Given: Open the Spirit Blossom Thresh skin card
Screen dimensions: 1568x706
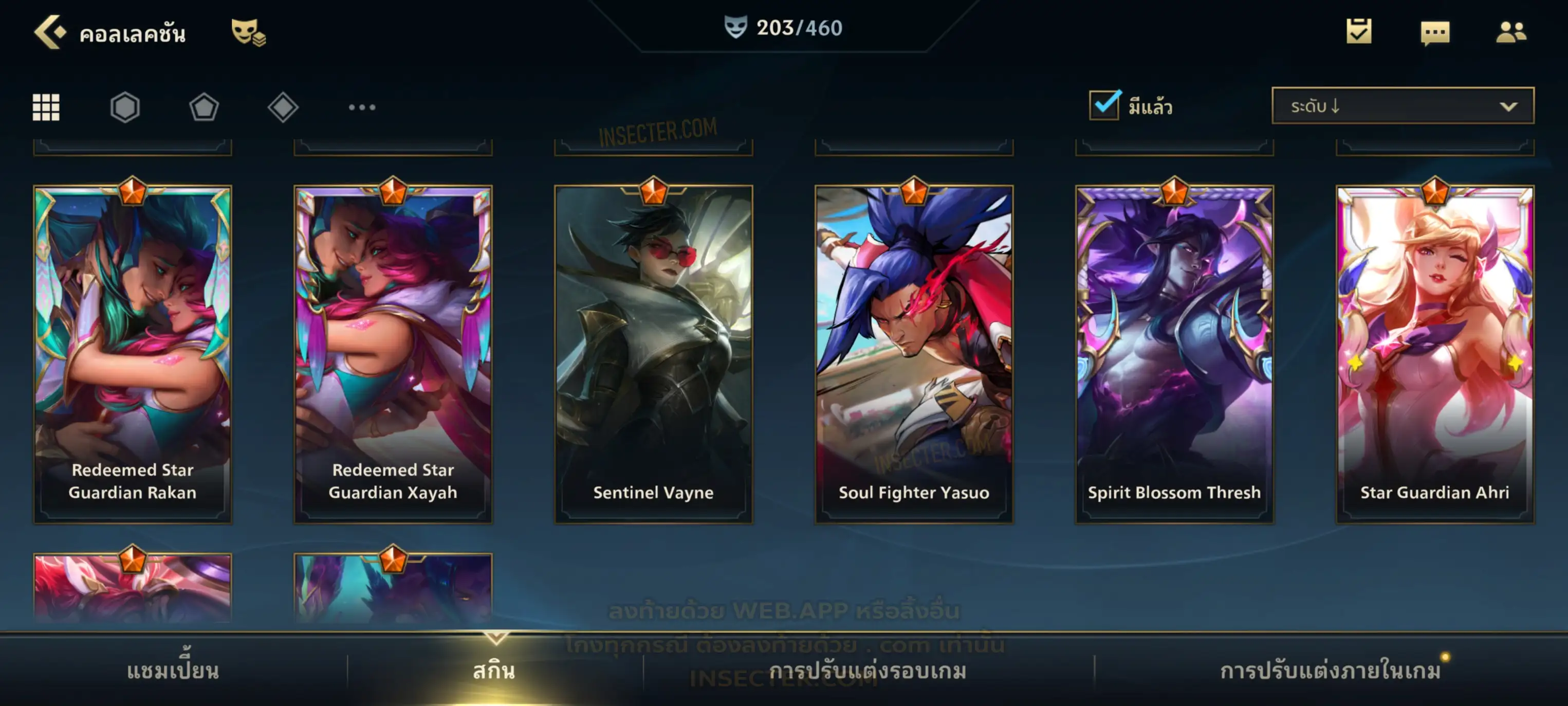Looking at the screenshot, I should 1174,353.
